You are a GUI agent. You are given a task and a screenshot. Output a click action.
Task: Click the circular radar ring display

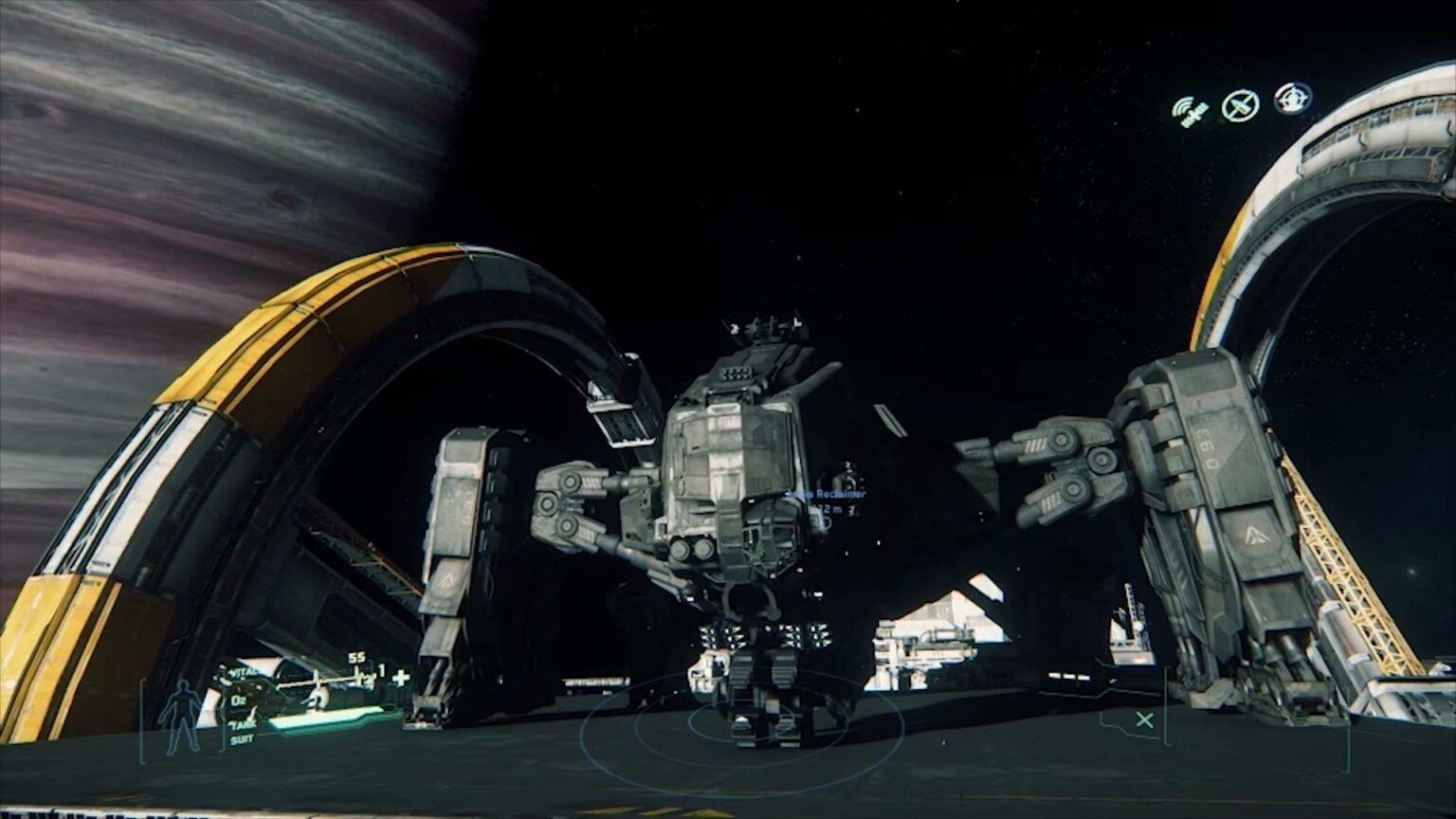(740, 731)
